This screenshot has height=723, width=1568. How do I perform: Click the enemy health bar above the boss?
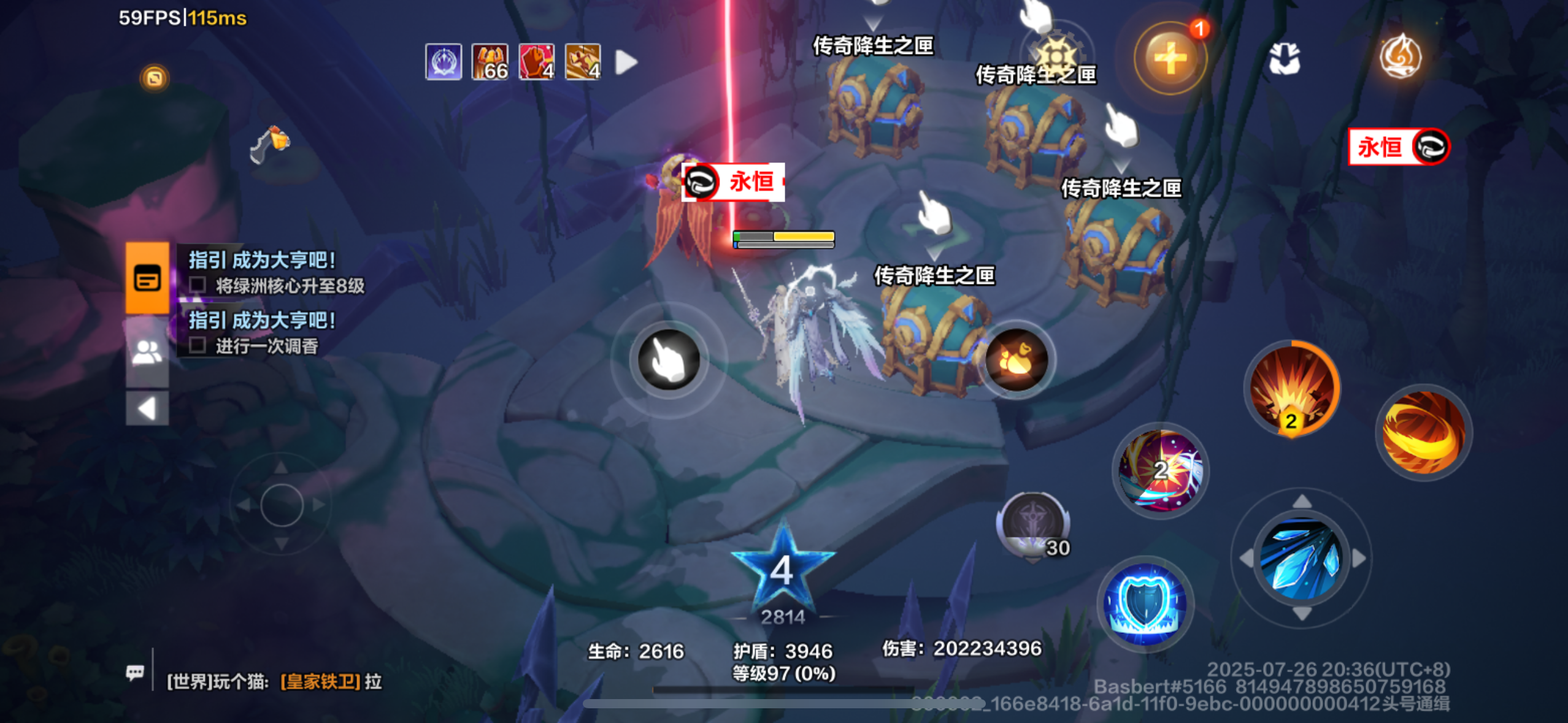click(784, 239)
